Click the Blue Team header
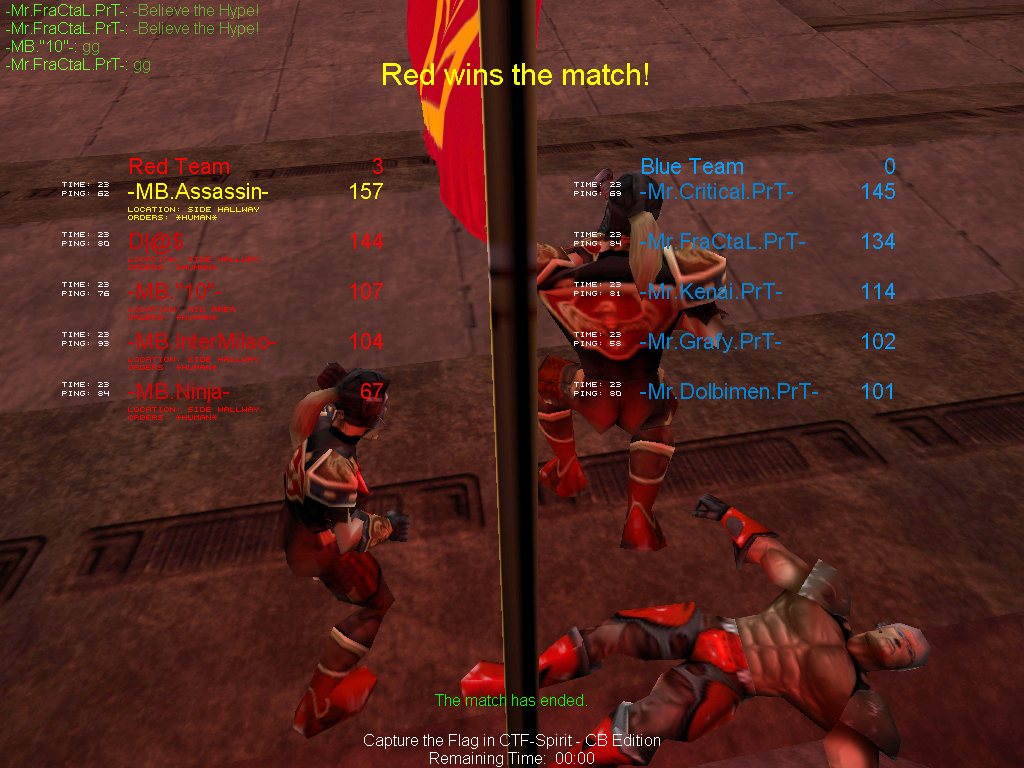This screenshot has width=1024, height=768. tap(692, 166)
